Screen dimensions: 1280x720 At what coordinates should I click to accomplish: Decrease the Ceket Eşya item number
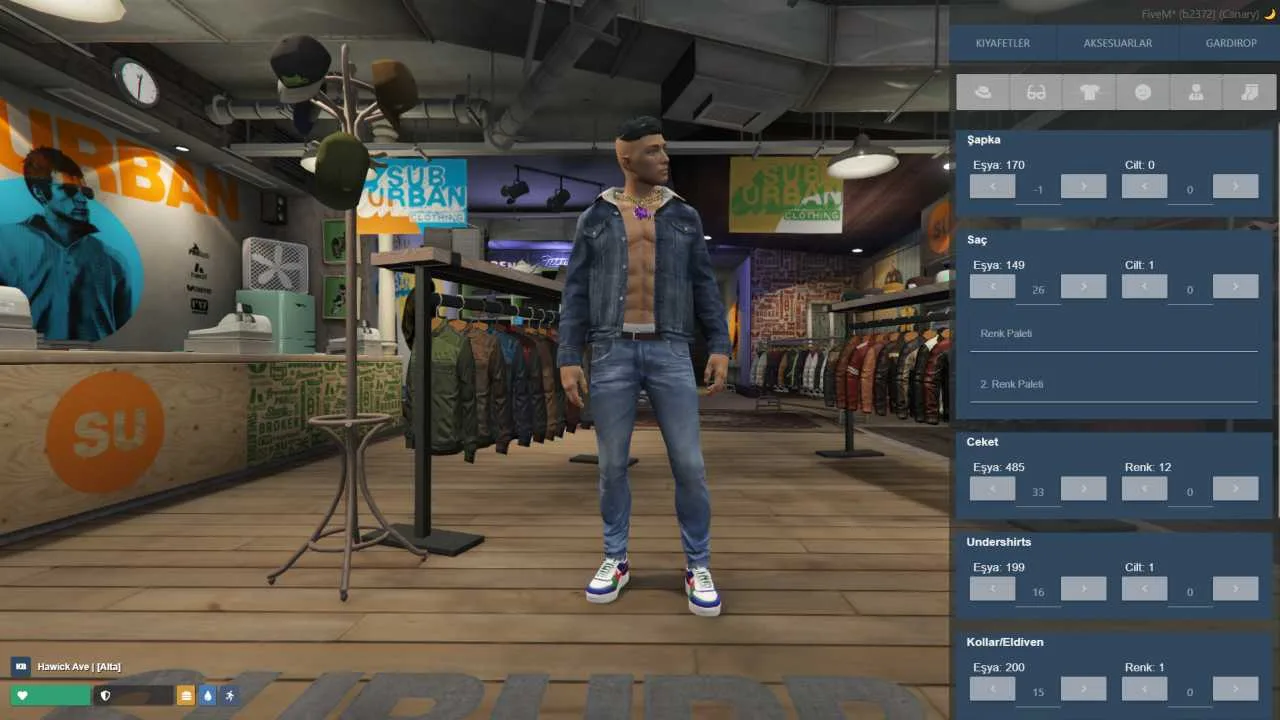[992, 489]
